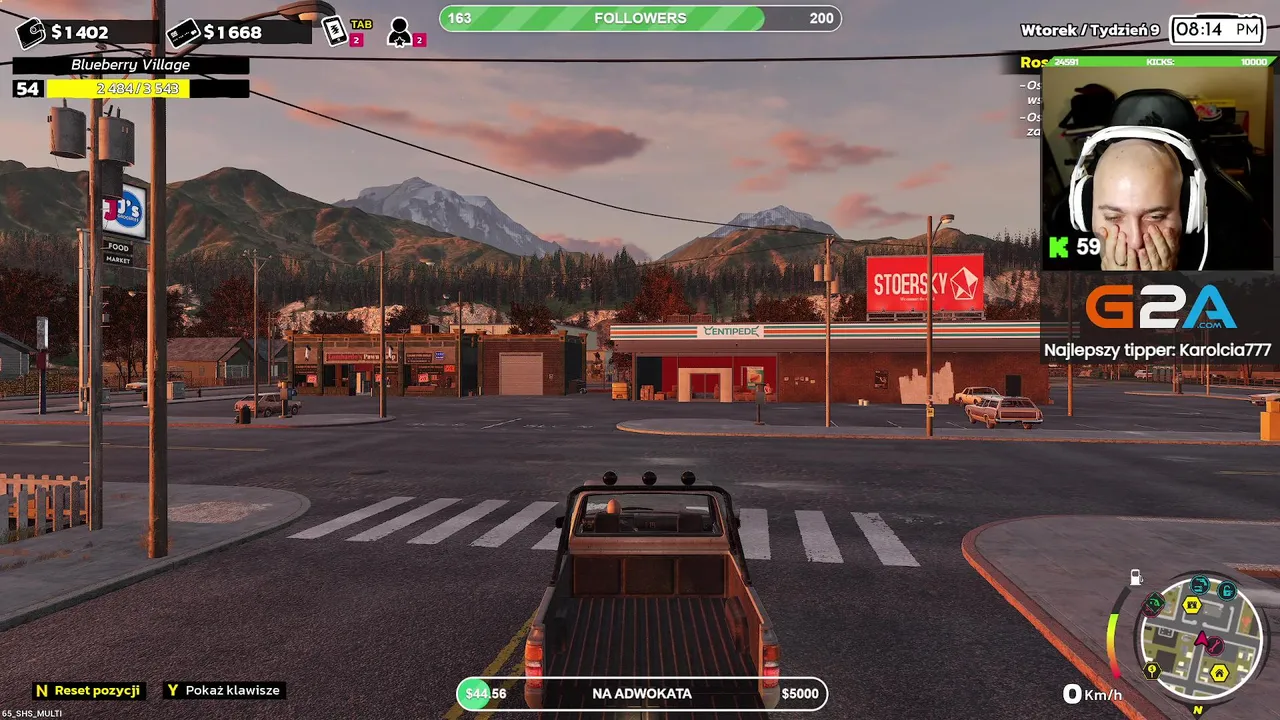1280x720 pixels.
Task: Click the G2A logo on stream overlay
Action: [1160, 308]
